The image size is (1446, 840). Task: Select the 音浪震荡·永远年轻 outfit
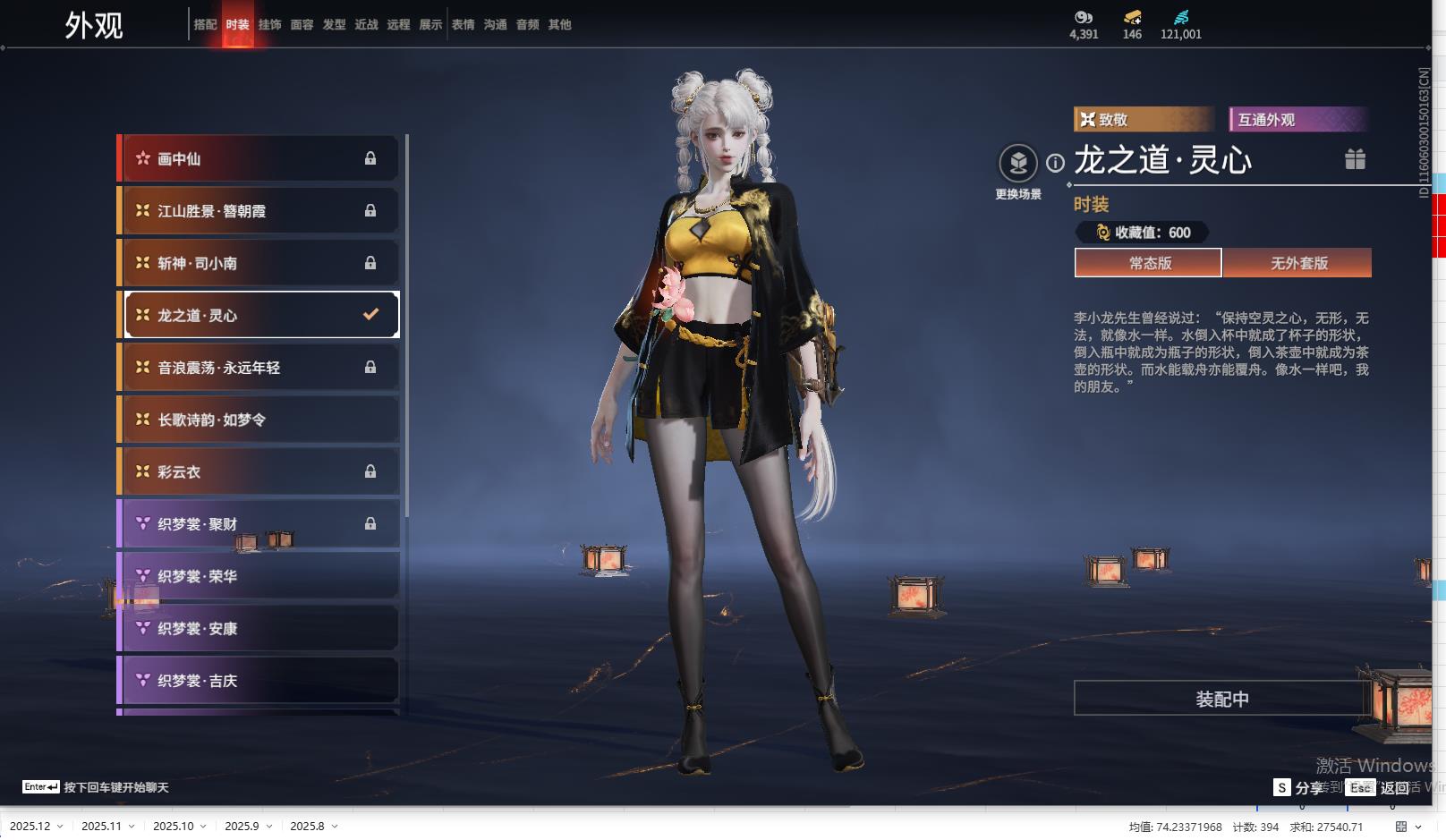pyautogui.click(x=259, y=368)
